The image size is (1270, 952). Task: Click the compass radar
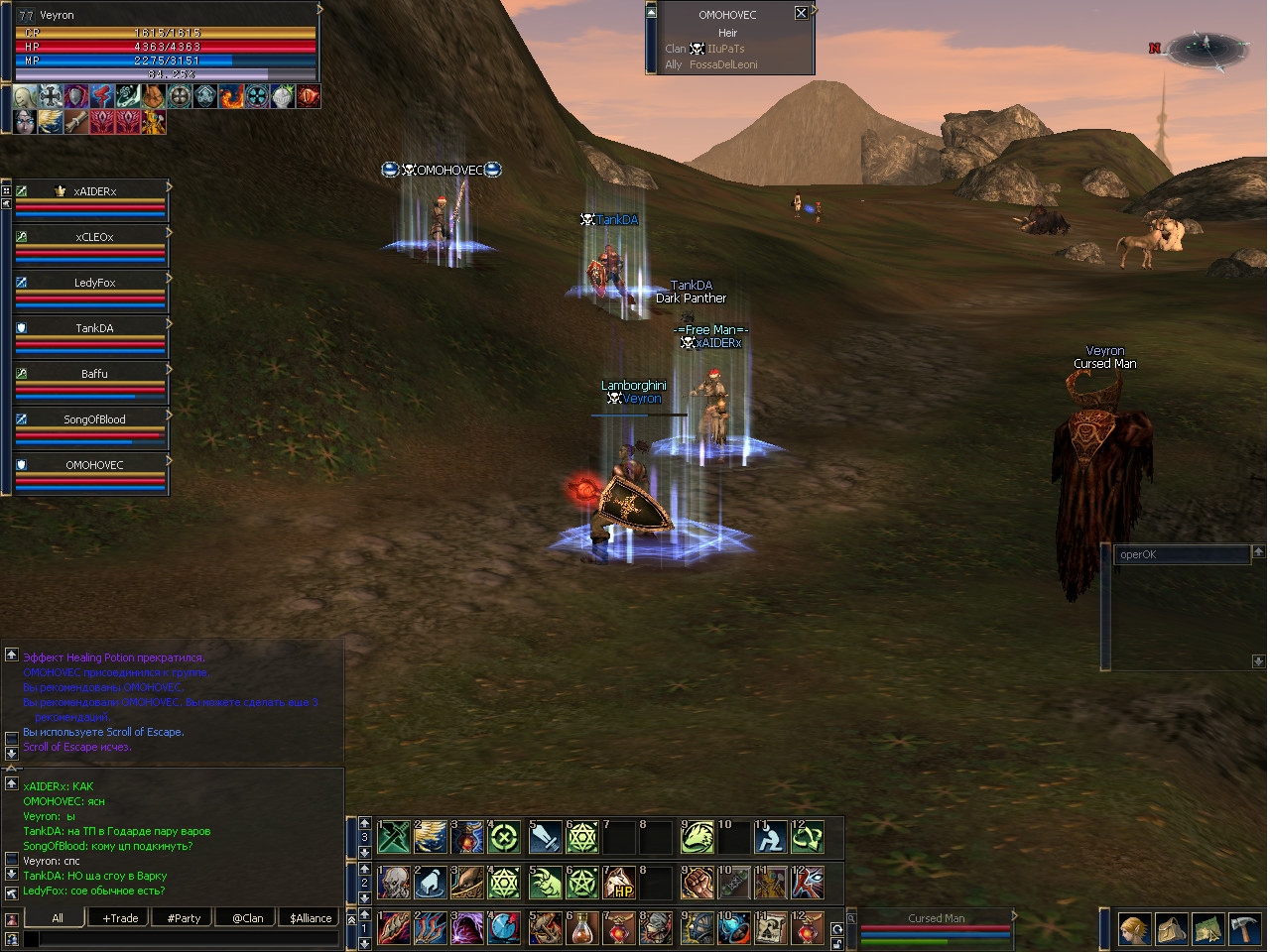1206,48
